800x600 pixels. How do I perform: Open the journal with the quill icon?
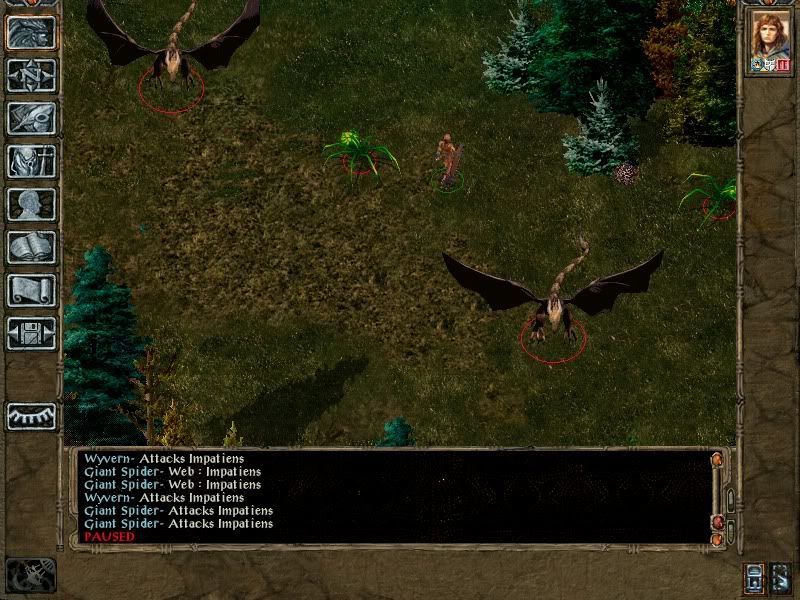tap(31, 118)
